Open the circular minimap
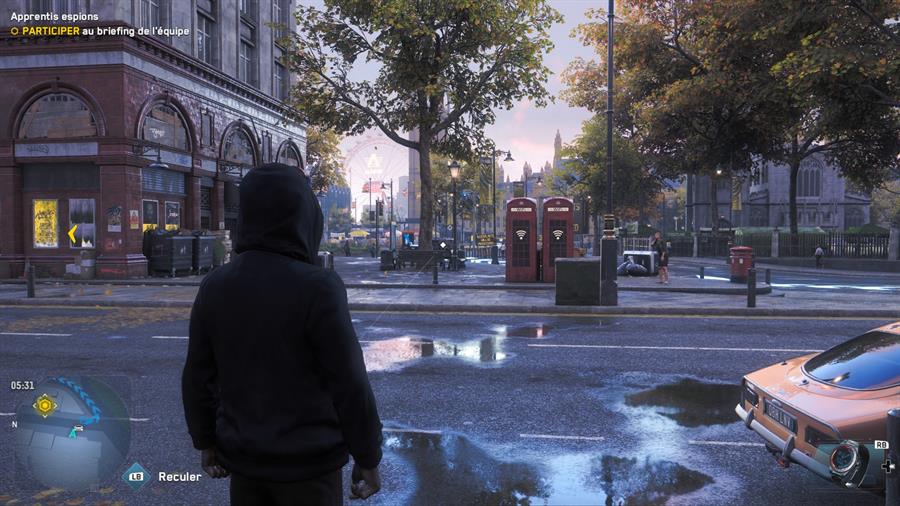The width and height of the screenshot is (900, 506). (72, 432)
